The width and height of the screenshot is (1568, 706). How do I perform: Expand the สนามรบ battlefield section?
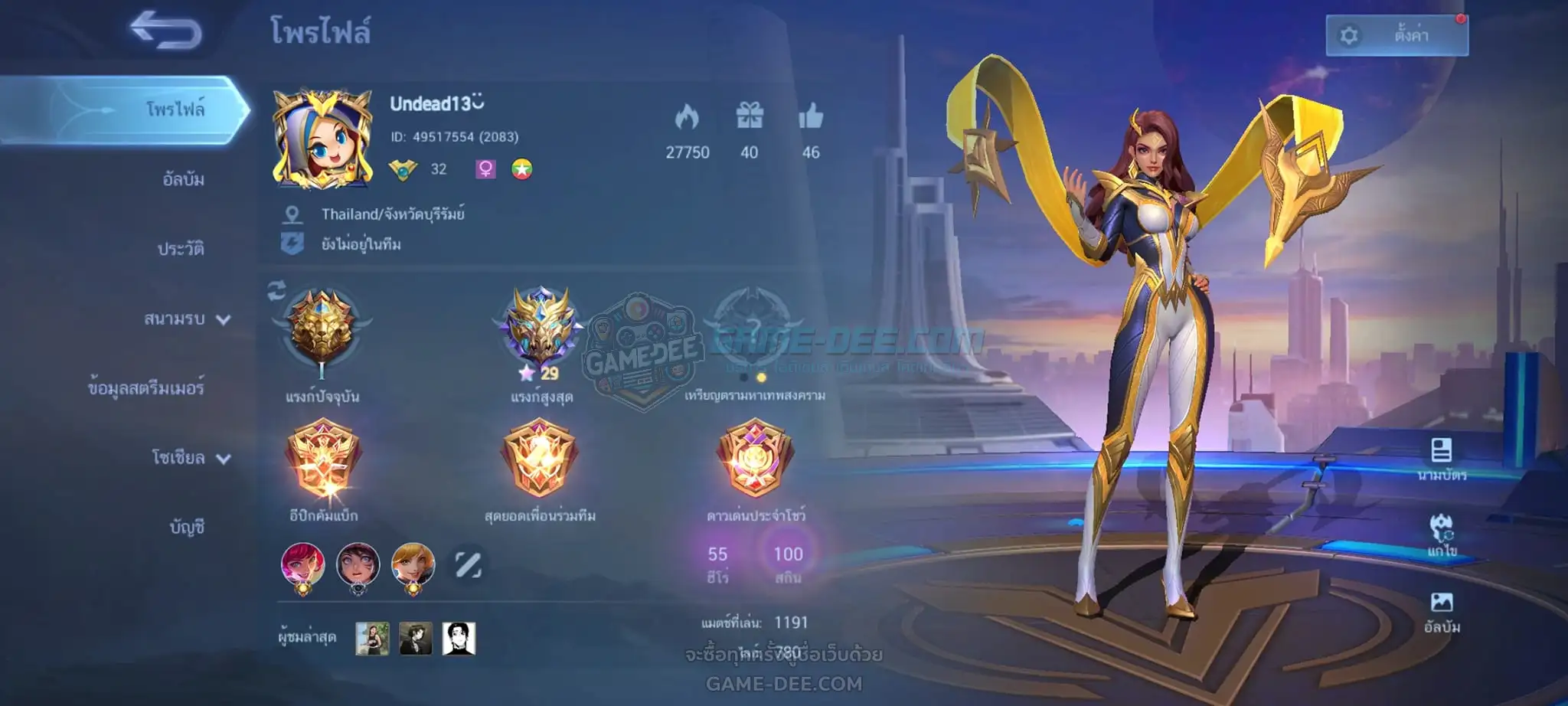click(187, 319)
